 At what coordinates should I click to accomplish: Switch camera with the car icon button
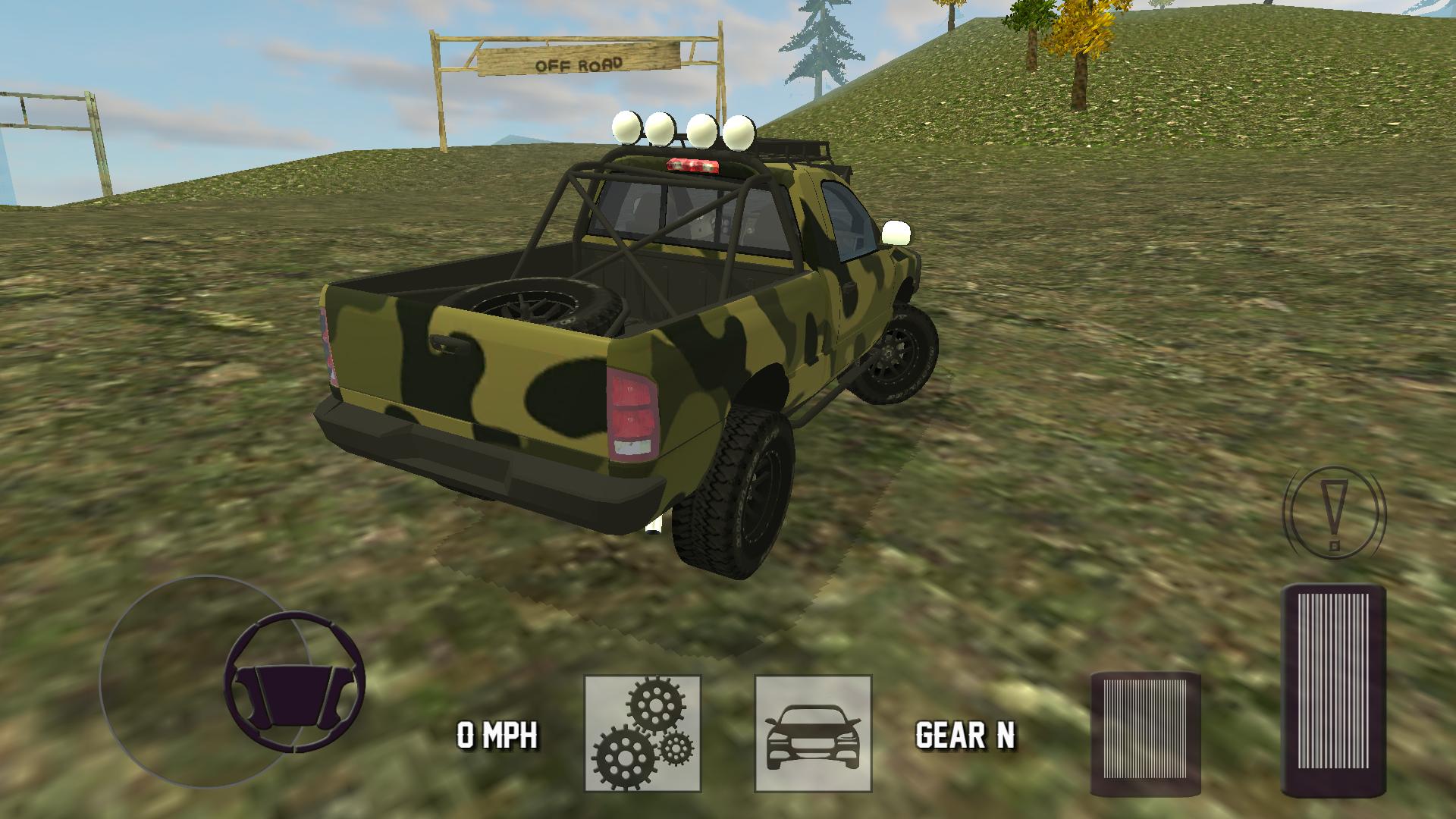813,733
